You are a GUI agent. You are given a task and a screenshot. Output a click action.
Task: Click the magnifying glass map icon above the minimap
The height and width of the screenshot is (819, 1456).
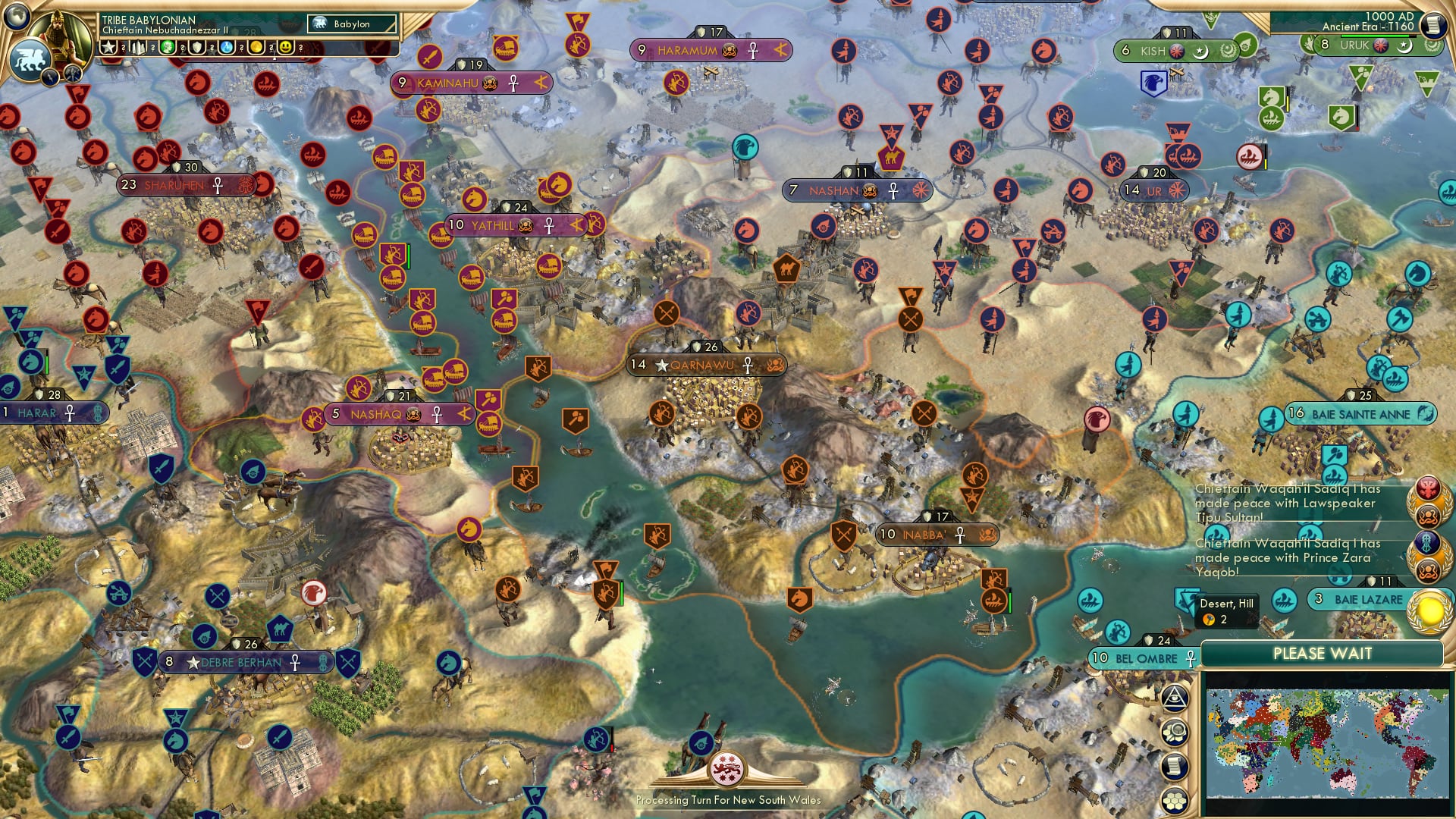pos(1175,730)
